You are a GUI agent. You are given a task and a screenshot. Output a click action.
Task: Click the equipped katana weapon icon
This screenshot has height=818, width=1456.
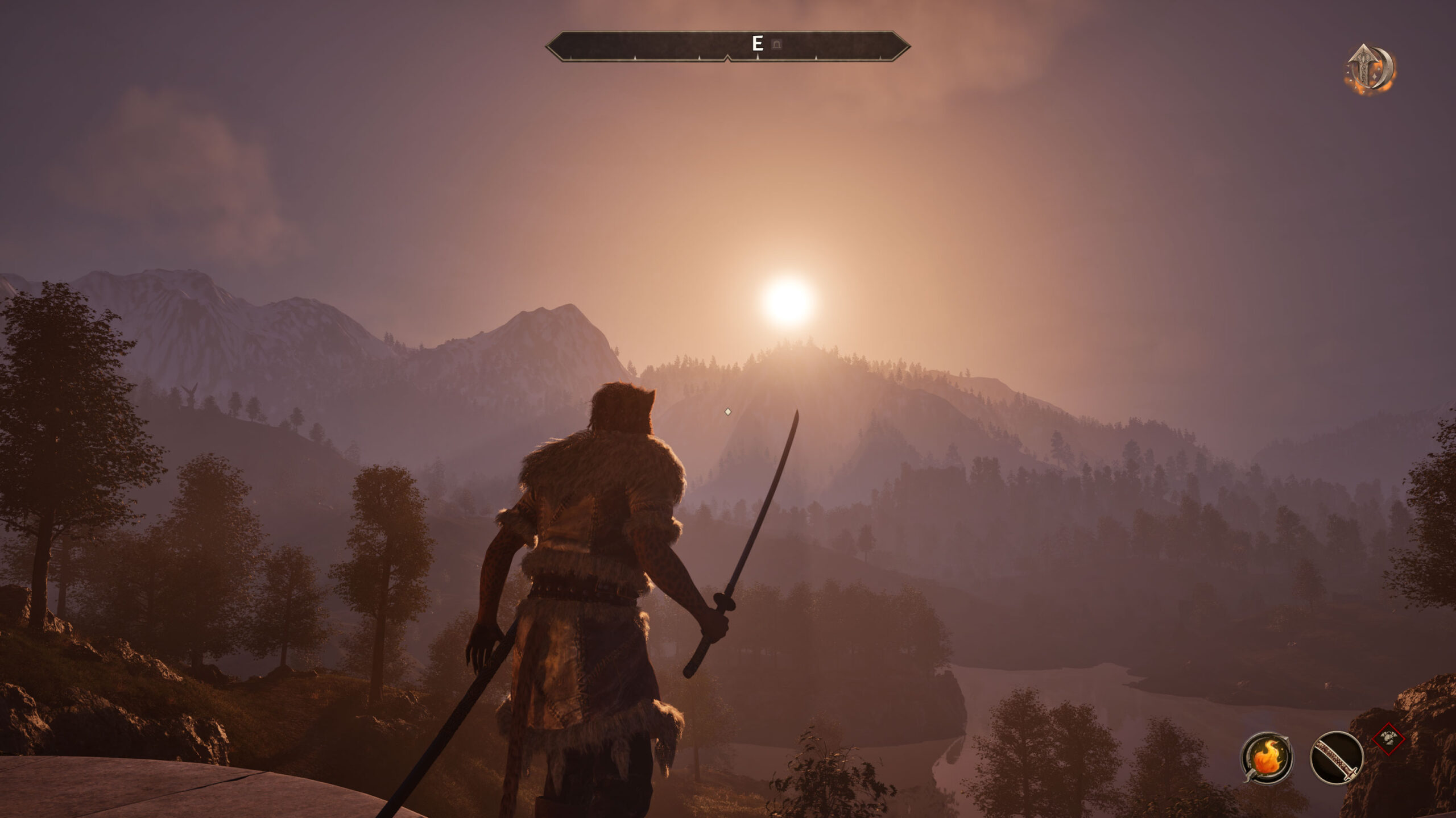[x=1336, y=757]
